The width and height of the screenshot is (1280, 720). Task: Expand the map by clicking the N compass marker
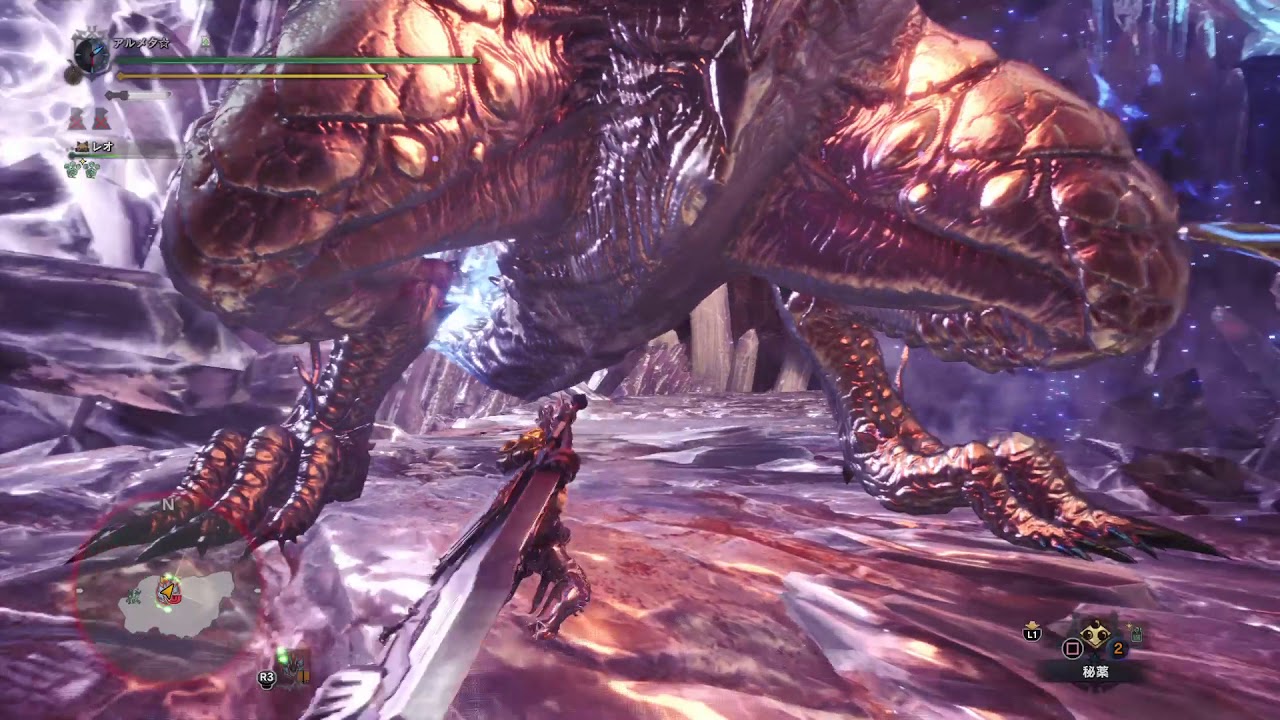tap(168, 503)
